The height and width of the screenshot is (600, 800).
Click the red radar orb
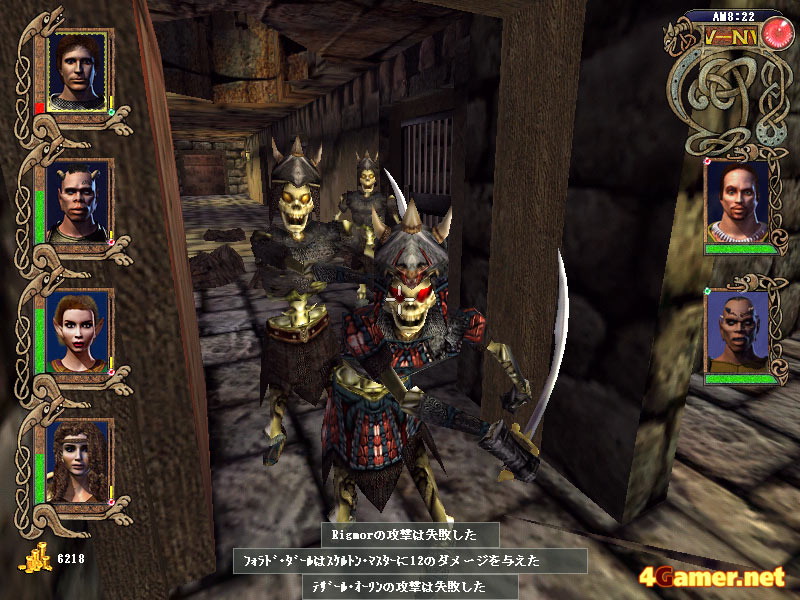point(774,33)
